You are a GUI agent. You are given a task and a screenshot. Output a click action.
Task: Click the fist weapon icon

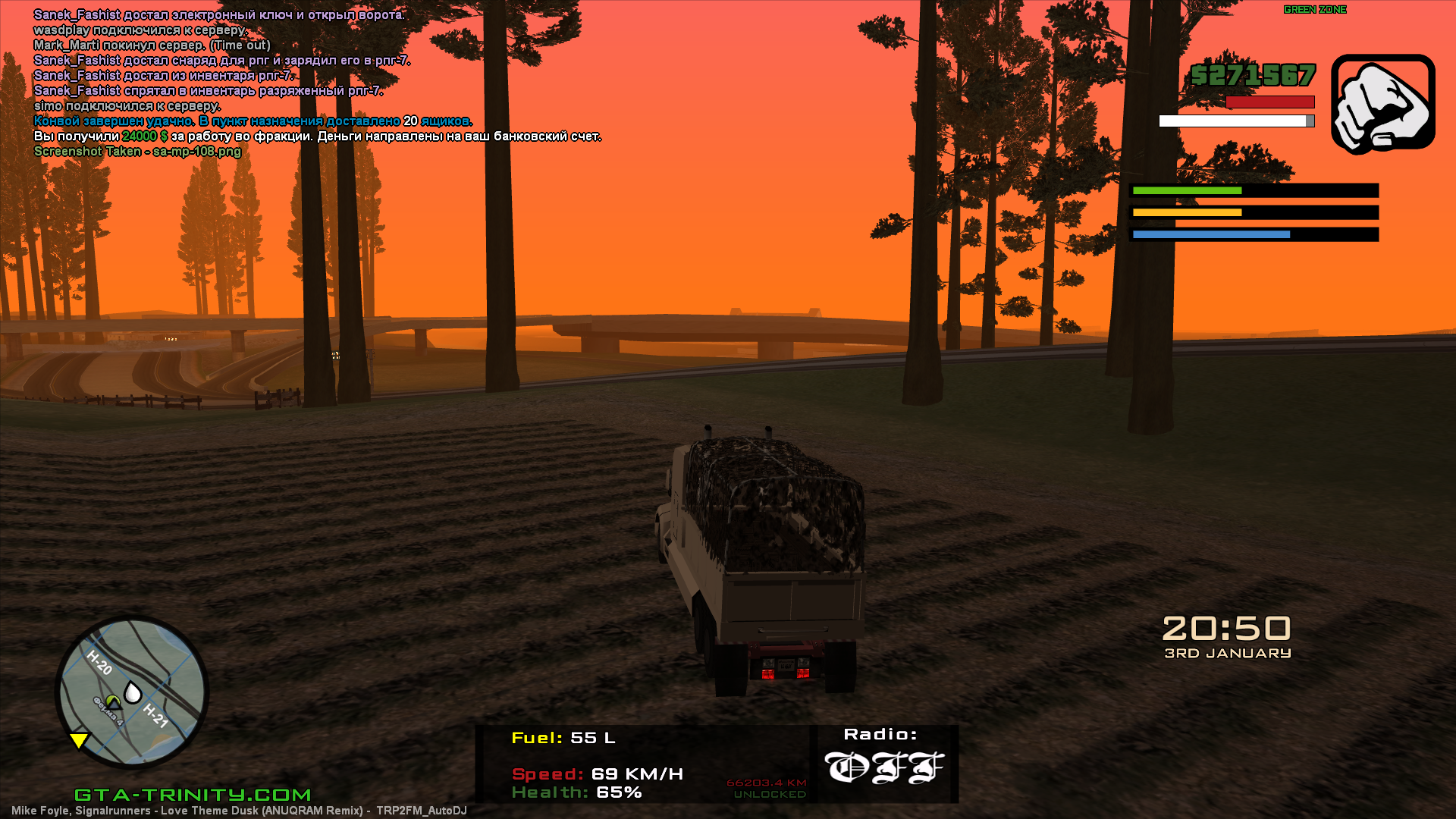1382,103
